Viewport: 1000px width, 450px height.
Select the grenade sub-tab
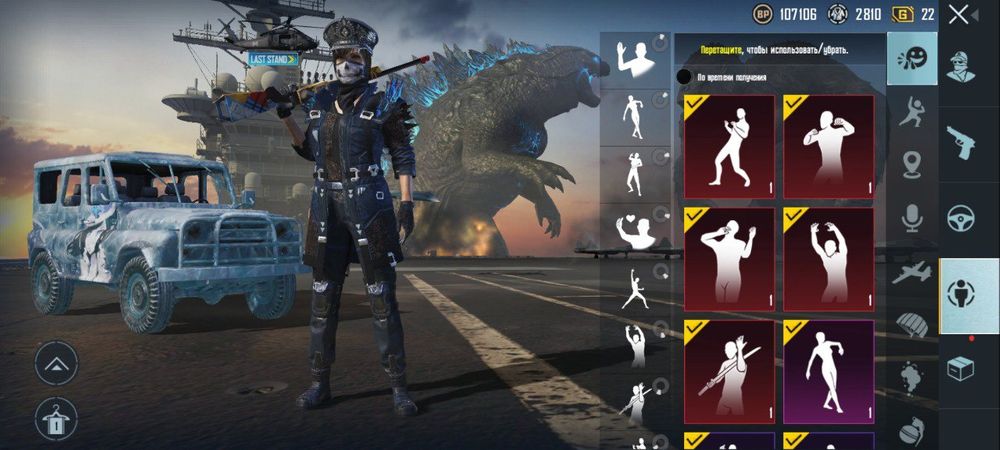click(911, 427)
